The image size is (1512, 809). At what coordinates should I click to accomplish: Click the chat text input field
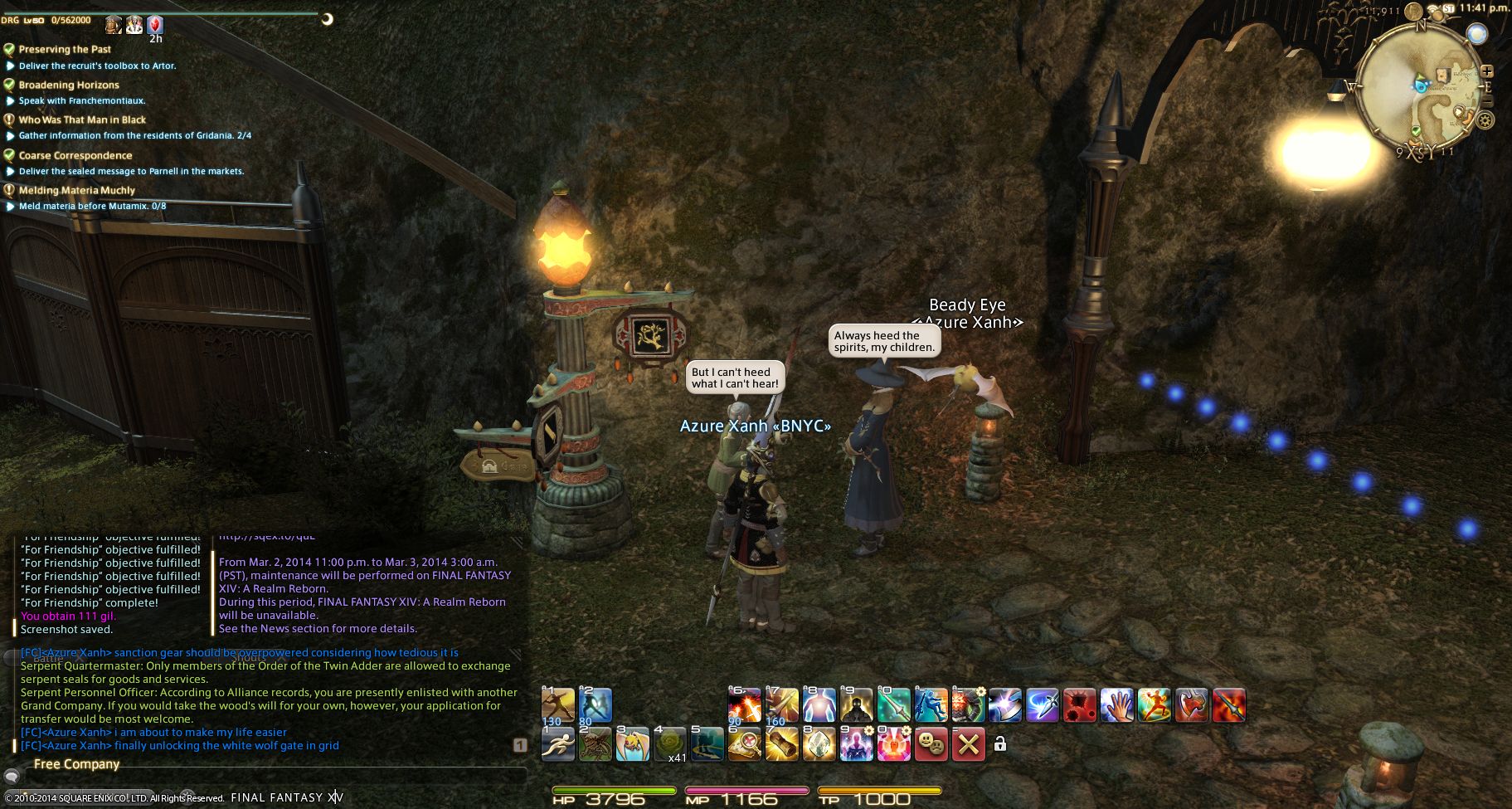(x=274, y=777)
